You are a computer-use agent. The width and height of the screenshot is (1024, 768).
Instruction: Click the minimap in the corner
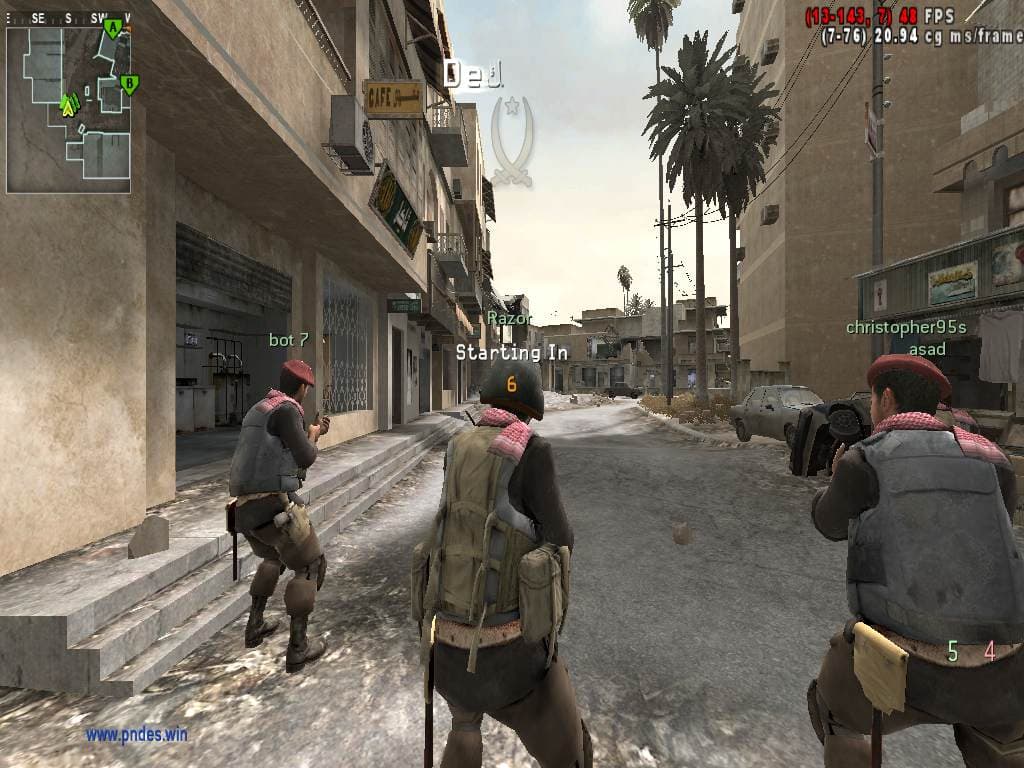click(x=68, y=108)
